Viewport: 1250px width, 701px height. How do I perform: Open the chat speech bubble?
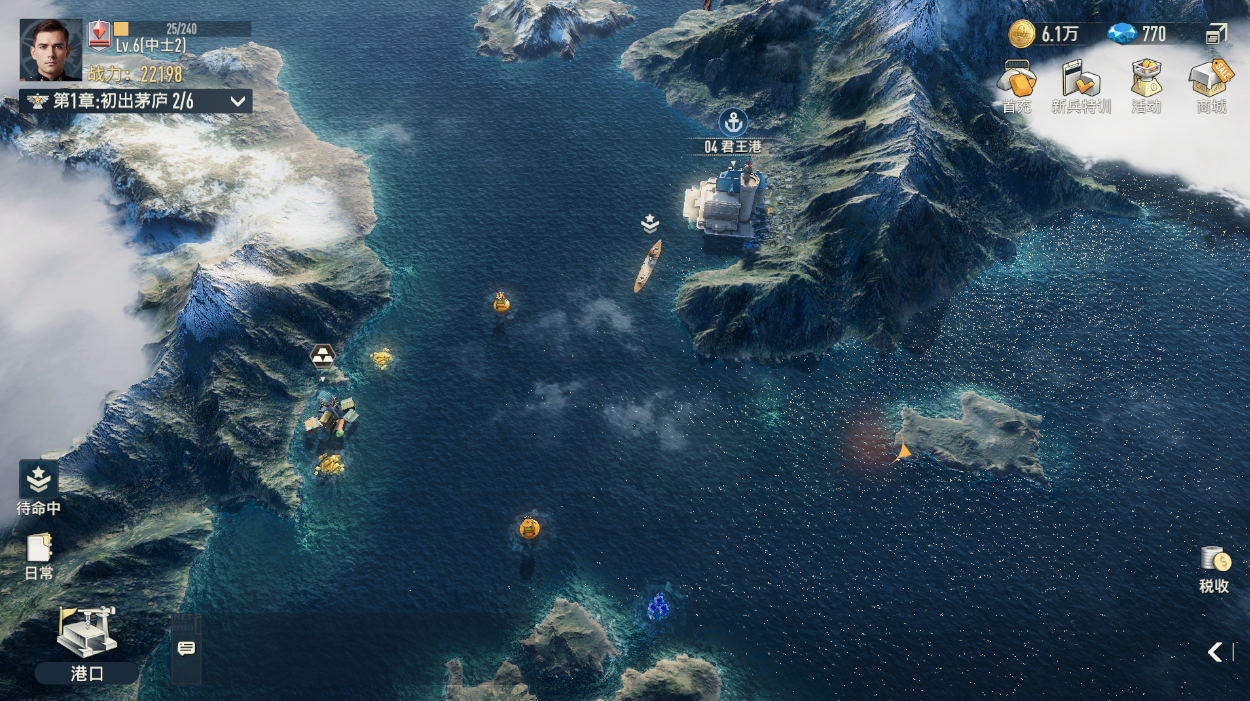click(186, 649)
